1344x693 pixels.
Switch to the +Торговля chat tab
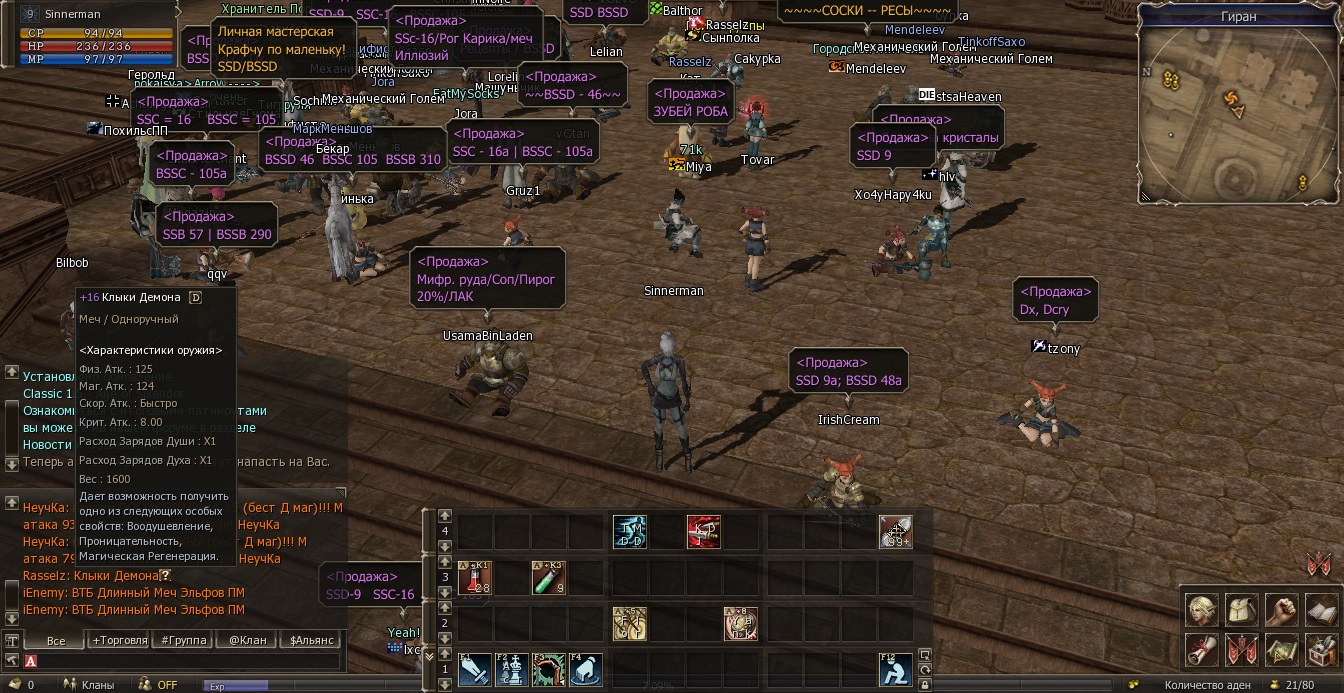120,640
